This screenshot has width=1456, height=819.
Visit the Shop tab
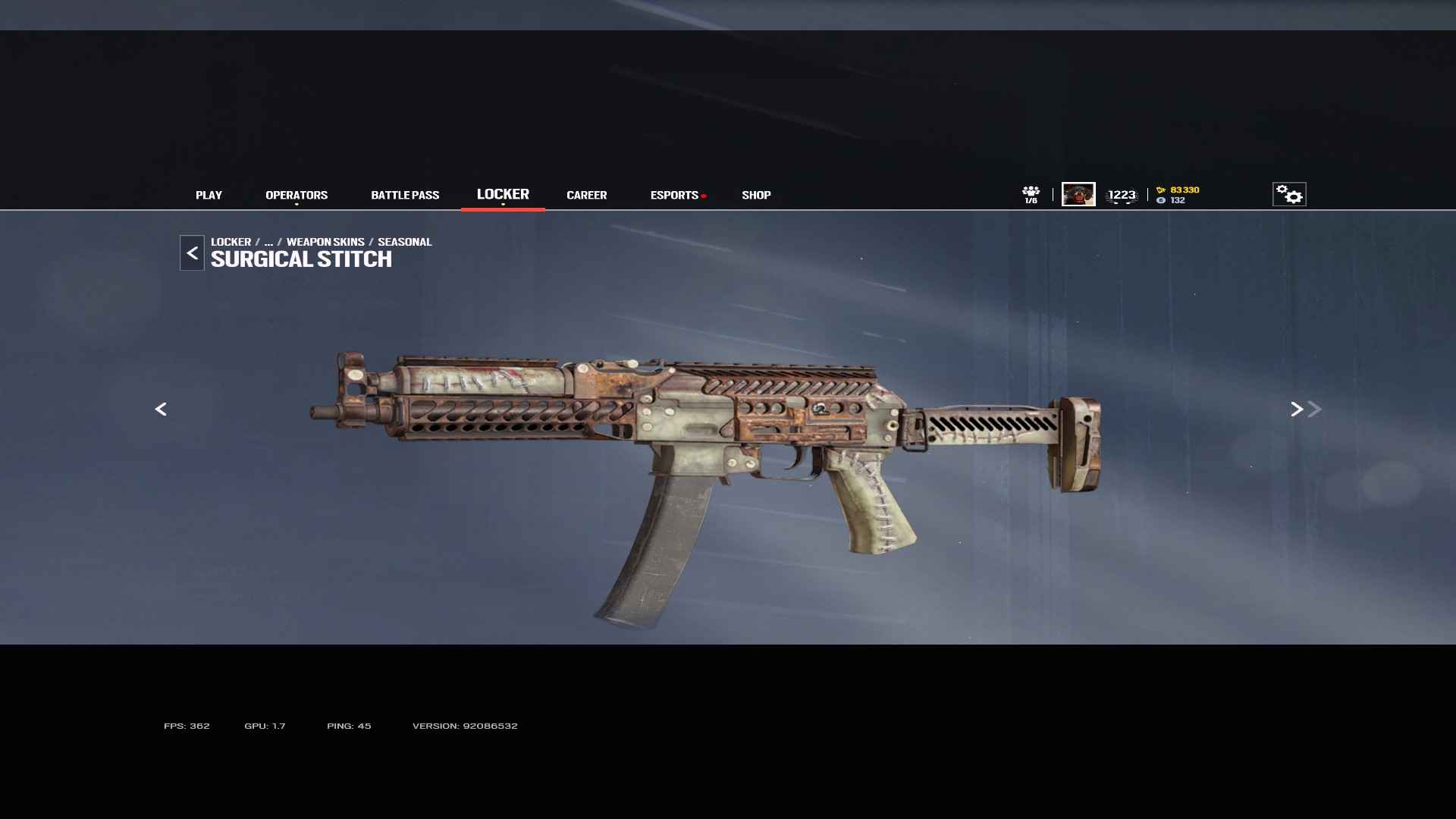[756, 196]
